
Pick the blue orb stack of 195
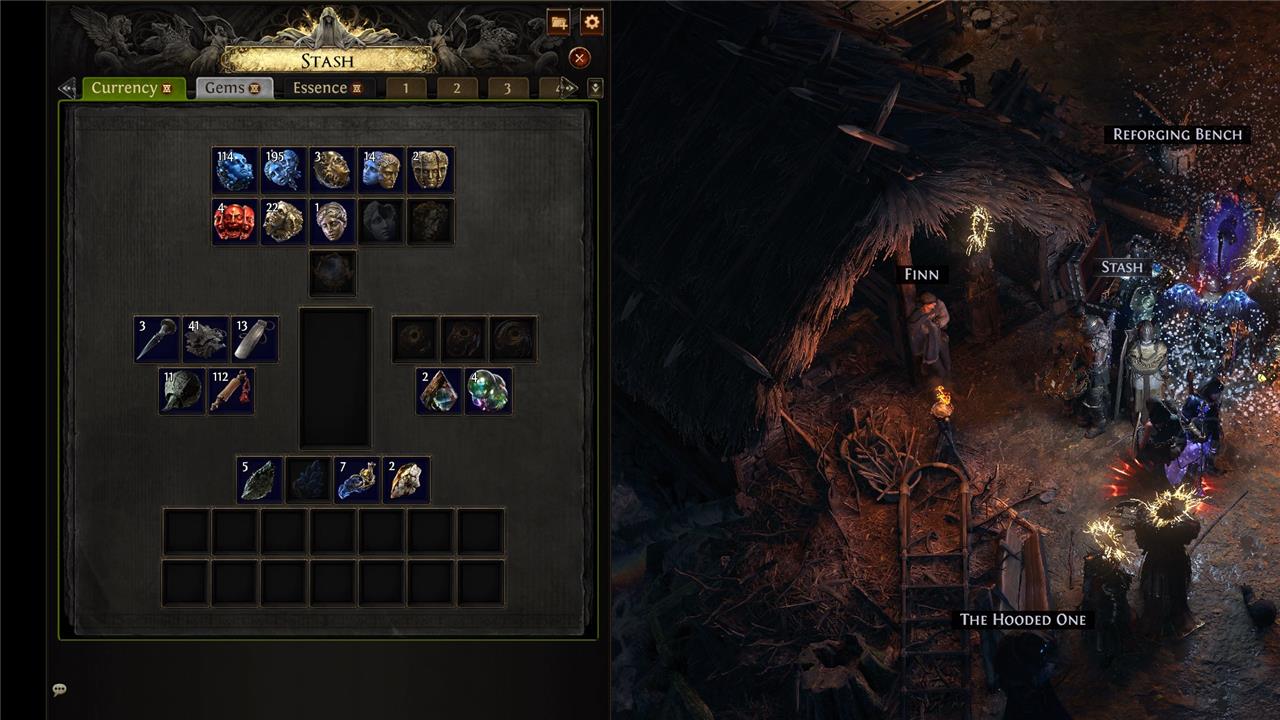tap(284, 171)
